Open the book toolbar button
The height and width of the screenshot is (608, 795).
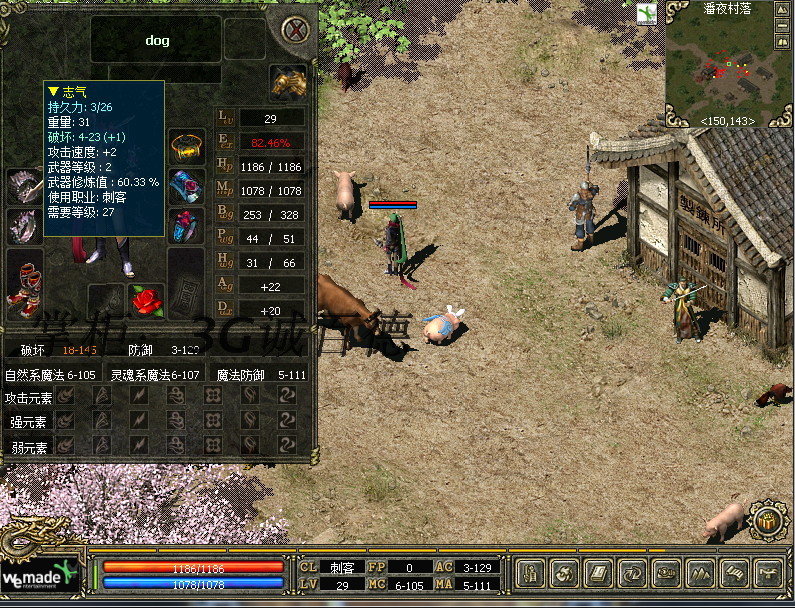(597, 574)
